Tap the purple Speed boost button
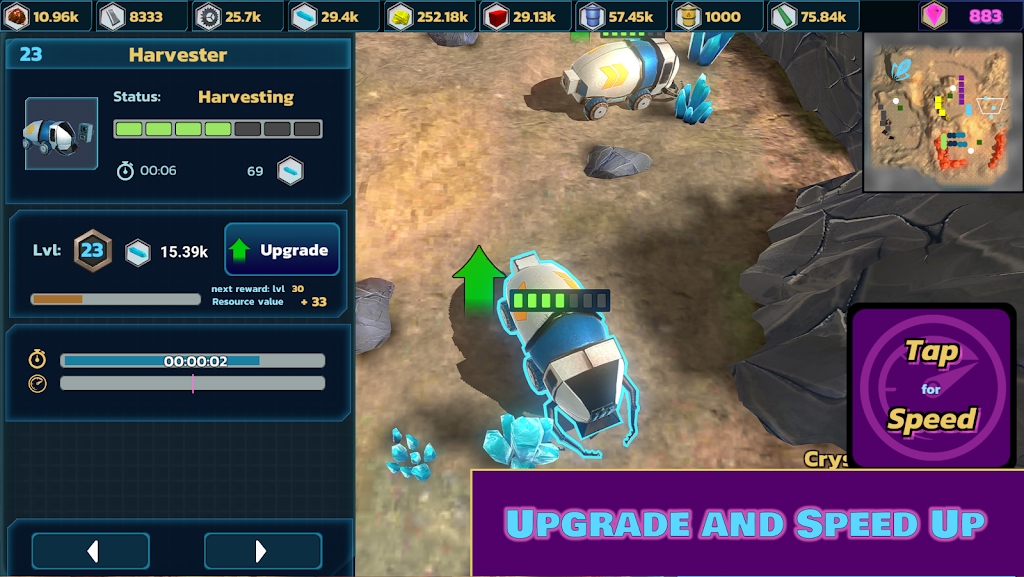Screen dimensions: 1024x577 click(932, 385)
